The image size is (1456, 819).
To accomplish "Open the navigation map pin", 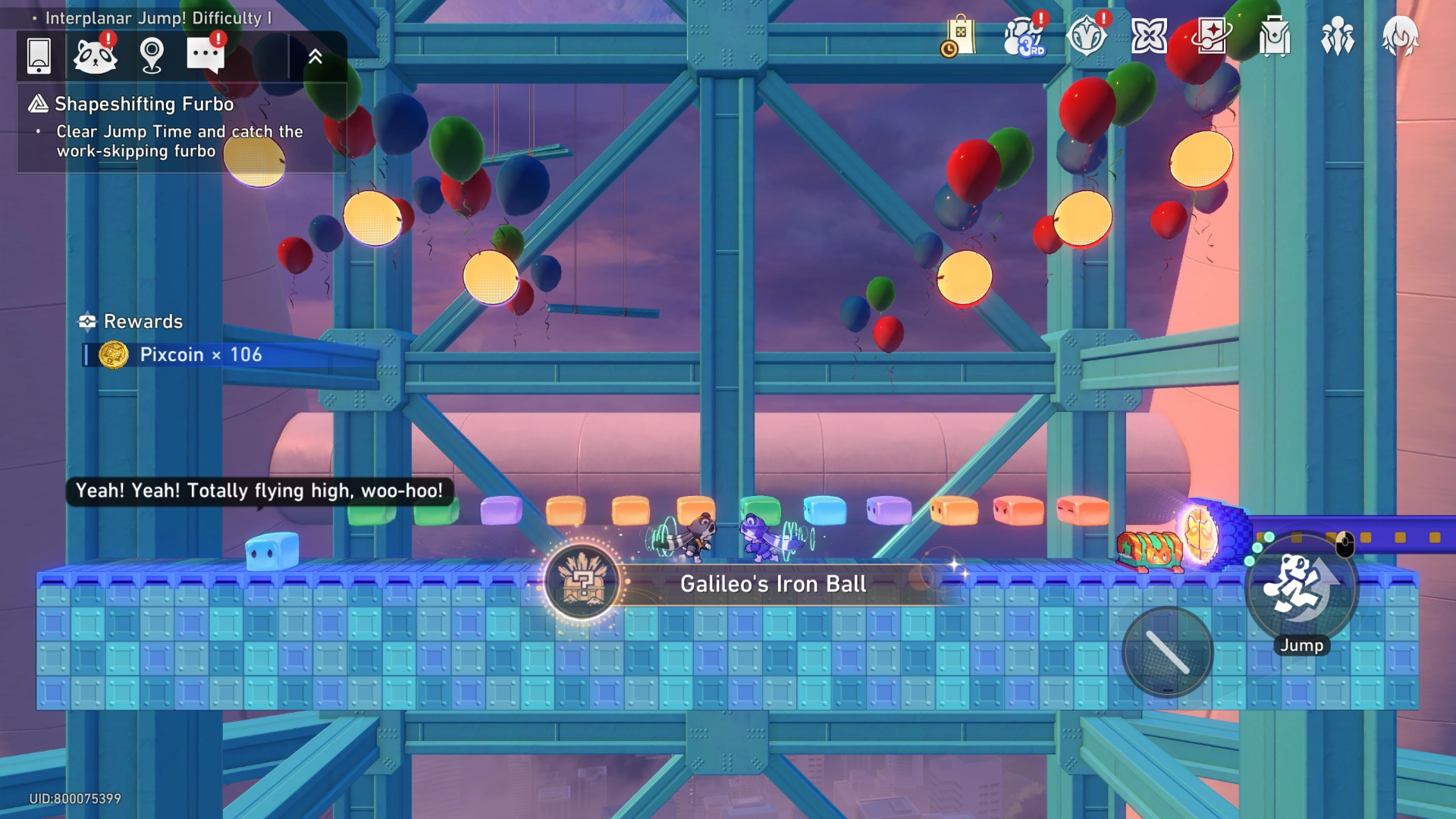I will (x=152, y=55).
